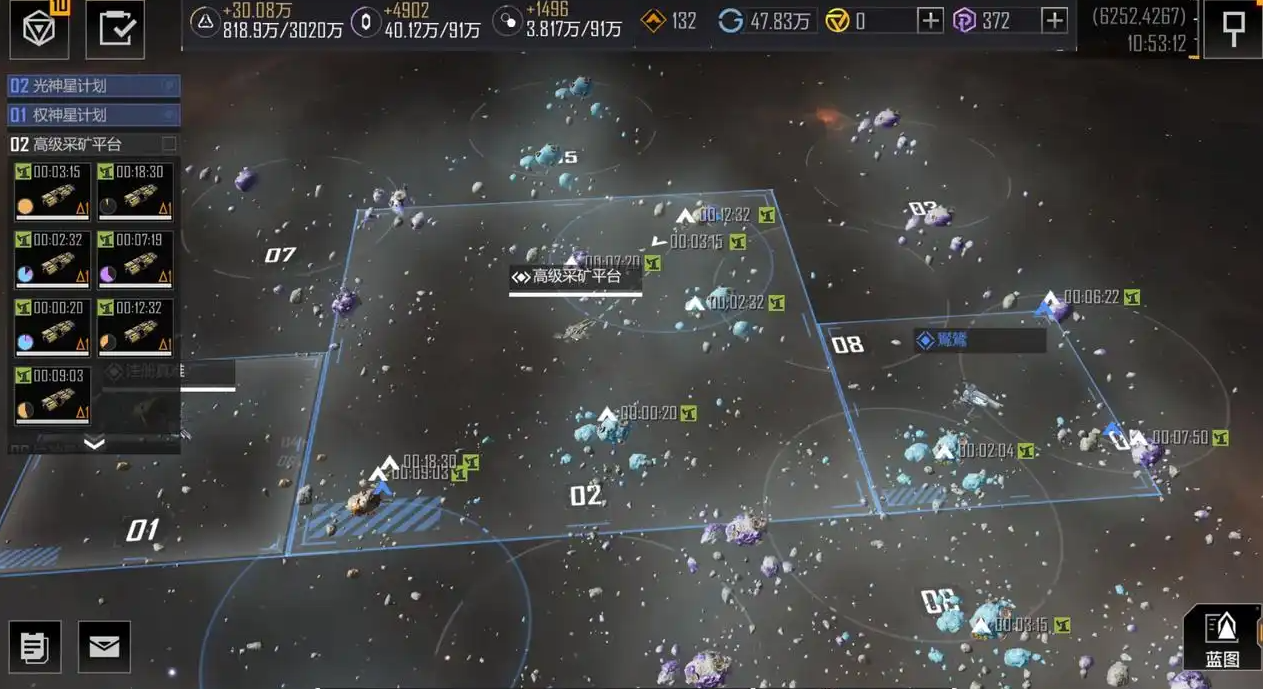1263x689 pixels.
Task: Select the 权神星计划 entry
Action: (x=93, y=115)
